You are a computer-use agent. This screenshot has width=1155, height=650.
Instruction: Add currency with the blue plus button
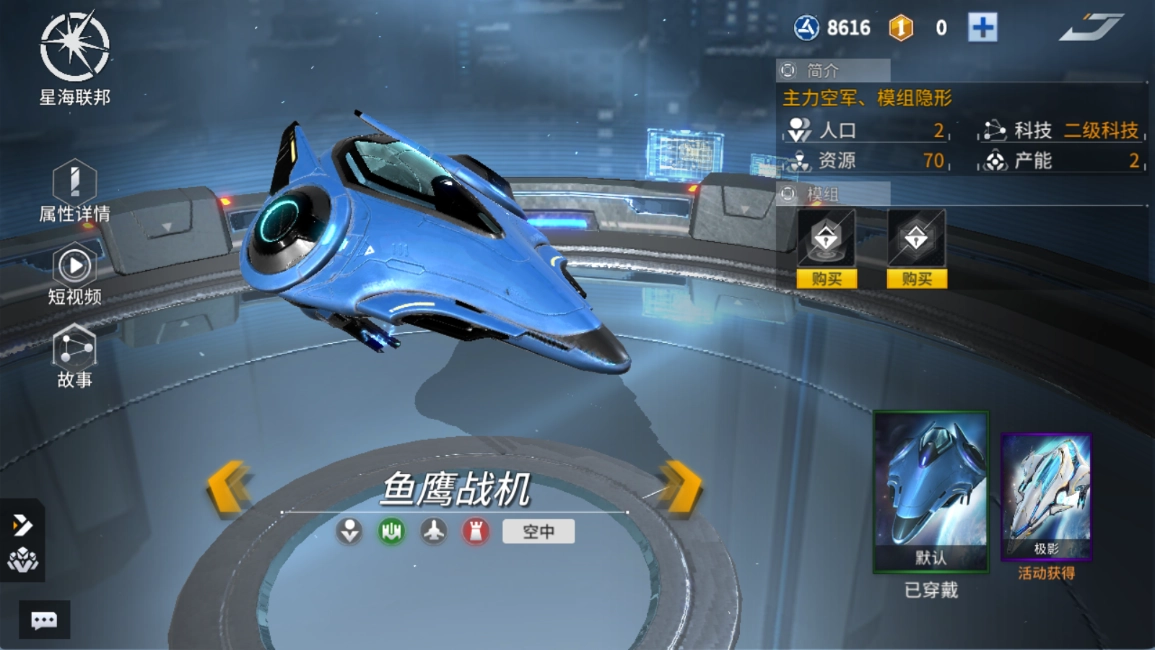tap(982, 28)
